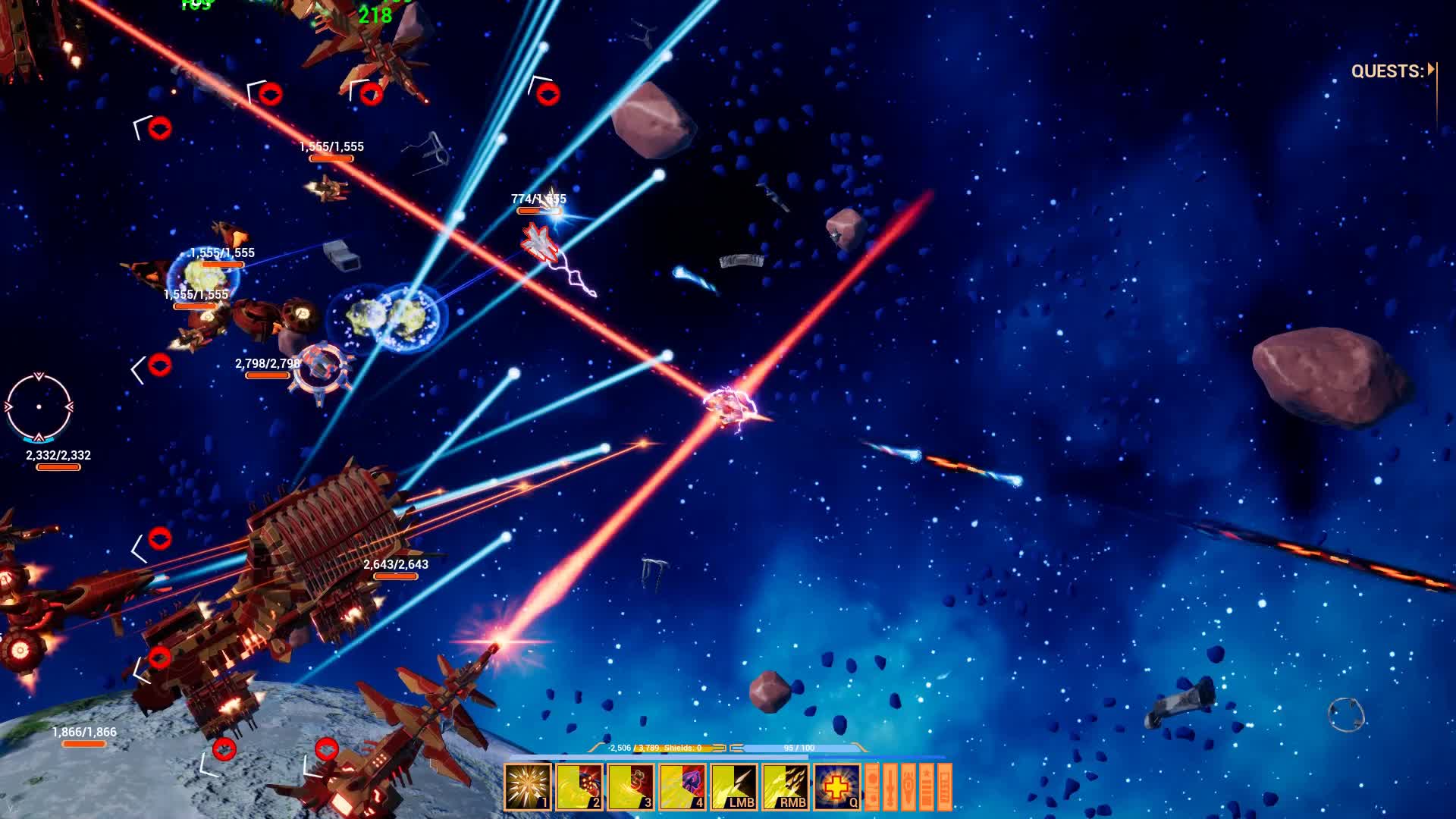Image resolution: width=1456 pixels, height=819 pixels.
Task: Use the red cluster orbs ability in slot 2
Action: (x=579, y=787)
